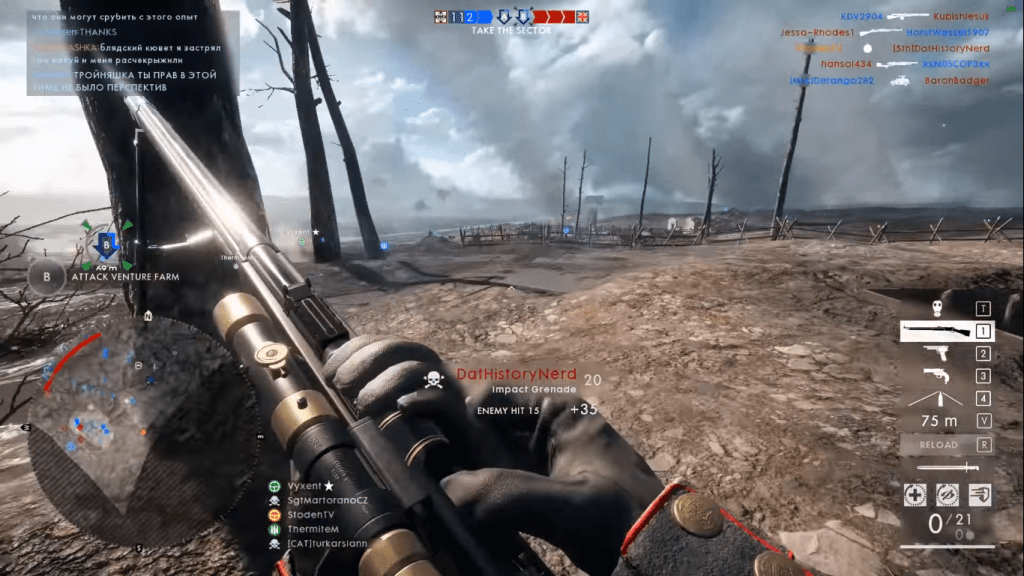Select the trip mine gadget slot

pos(937,398)
